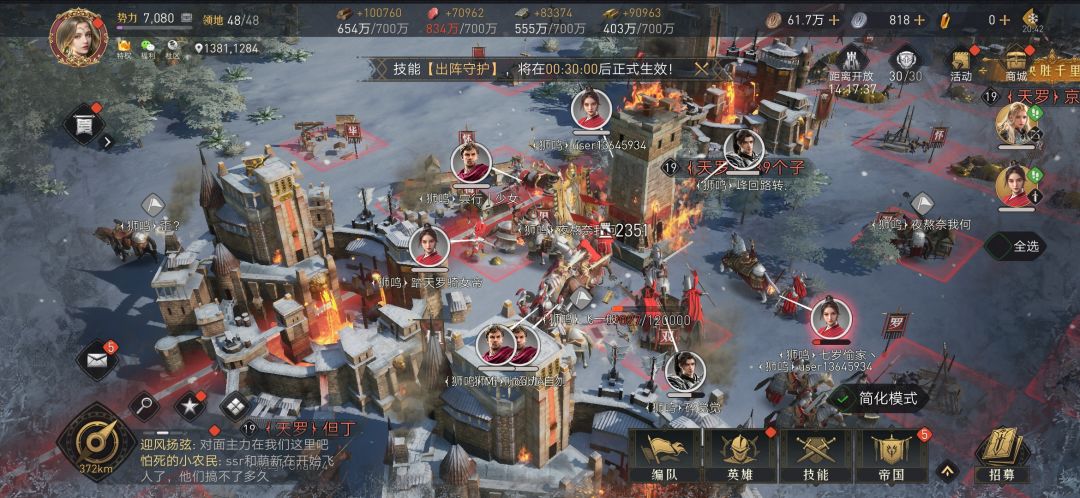This screenshot has width=1080, height=498.
Task: Open the 活动 events icon
Action: 962,64
